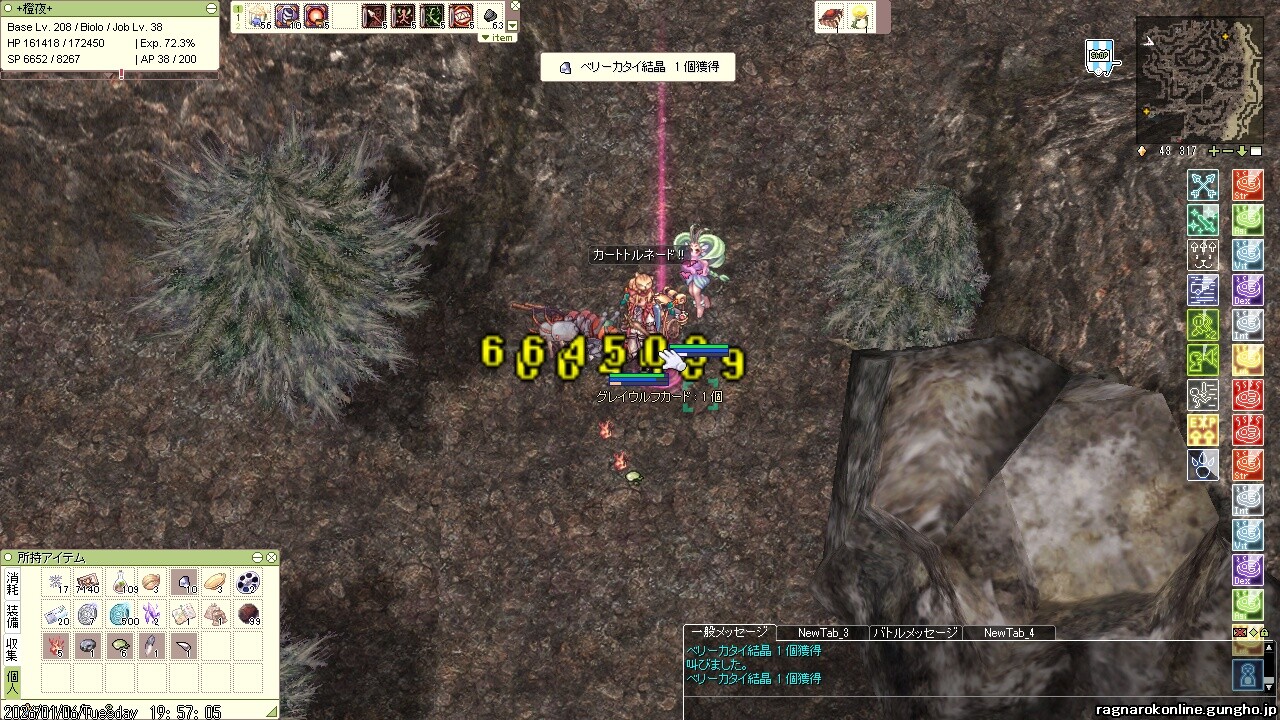Use the cart item in hotbar first slot

pos(260,16)
